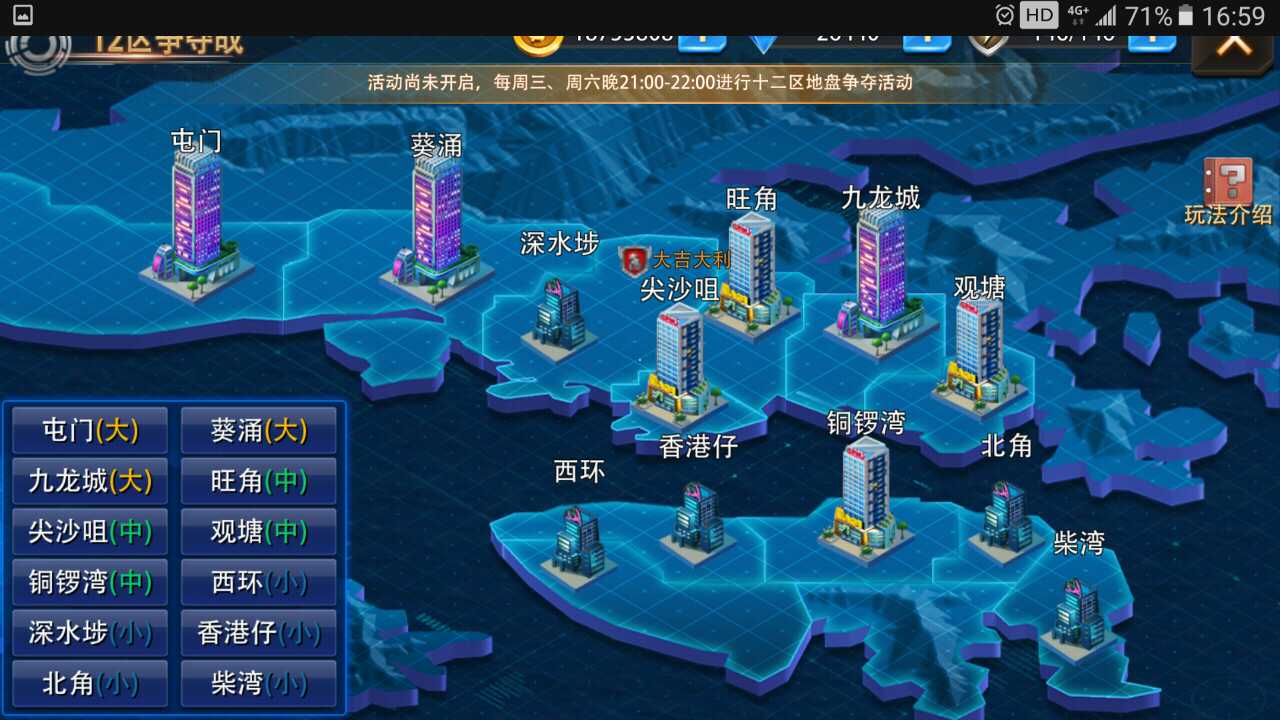Choose 西环(小) from the list
This screenshot has width=1280, height=720.
tap(258, 582)
